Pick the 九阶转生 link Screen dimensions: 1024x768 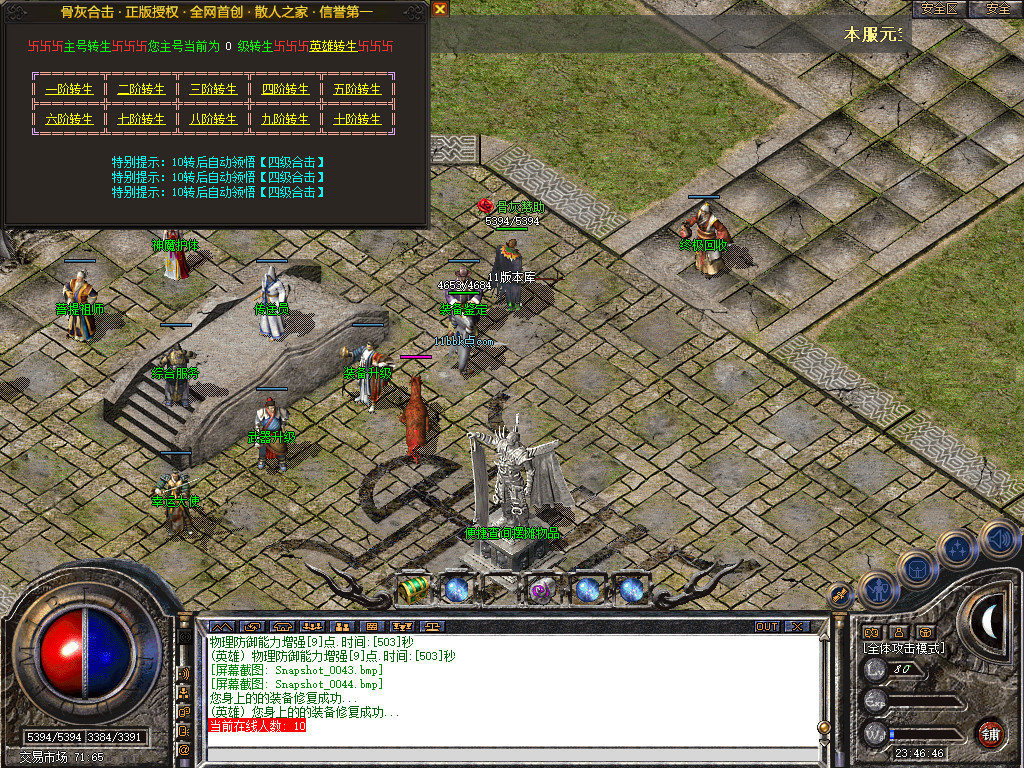coord(285,119)
